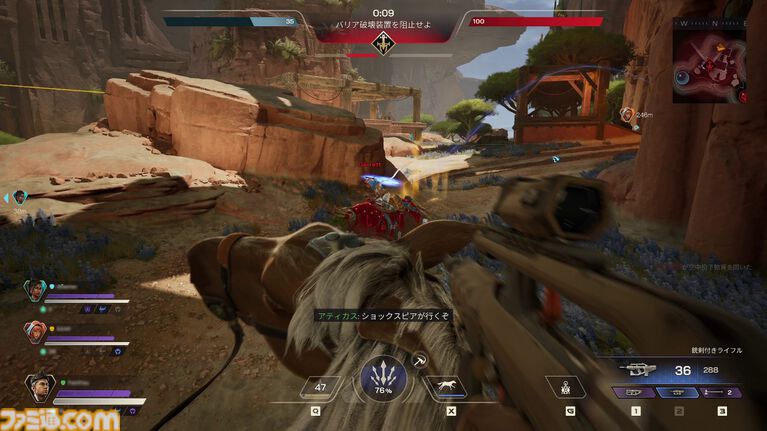Click your own character portrait with cap
767x431 pixels.
[38, 386]
